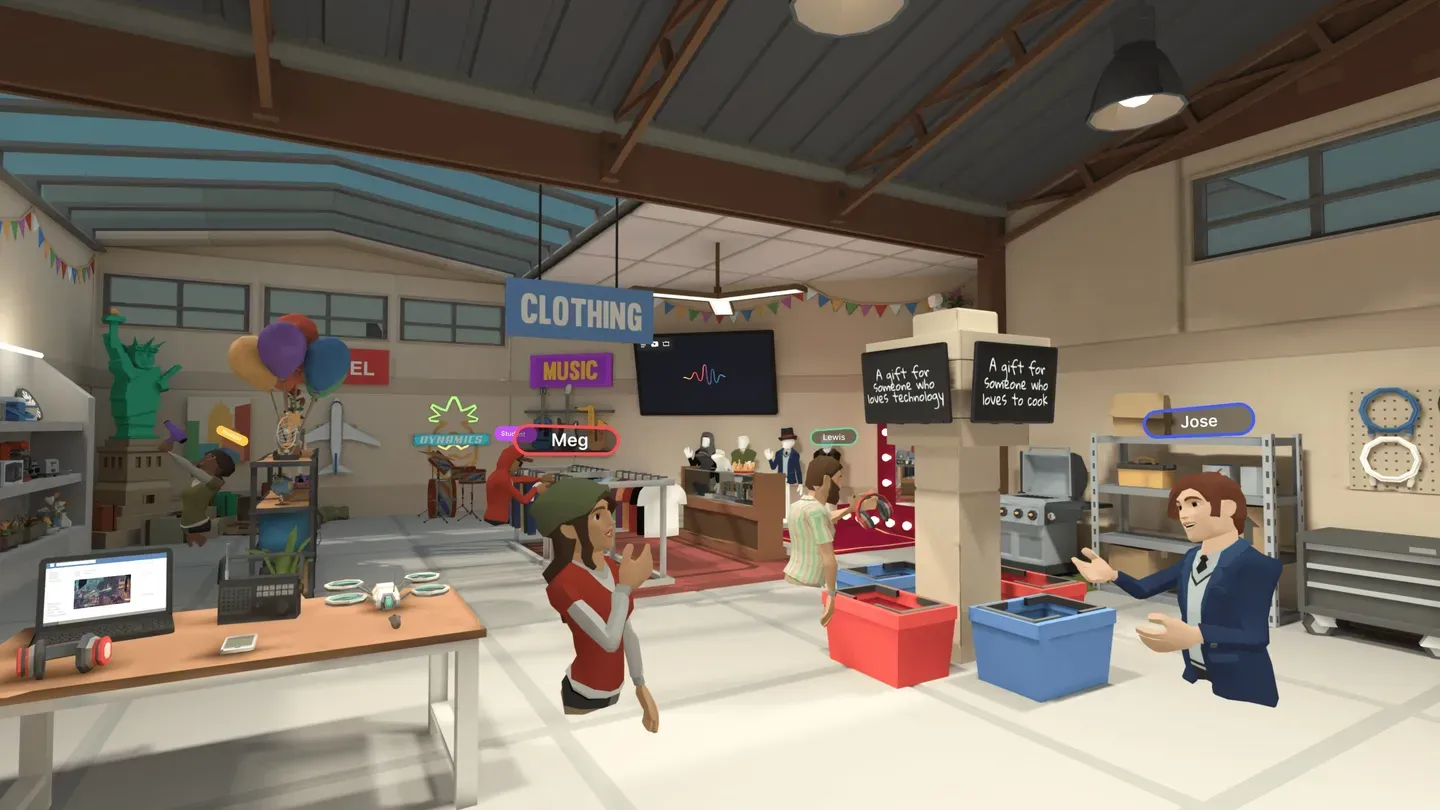Screen dimensions: 1440x810
Task: Click the Lewis name tag
Action: pos(833,437)
